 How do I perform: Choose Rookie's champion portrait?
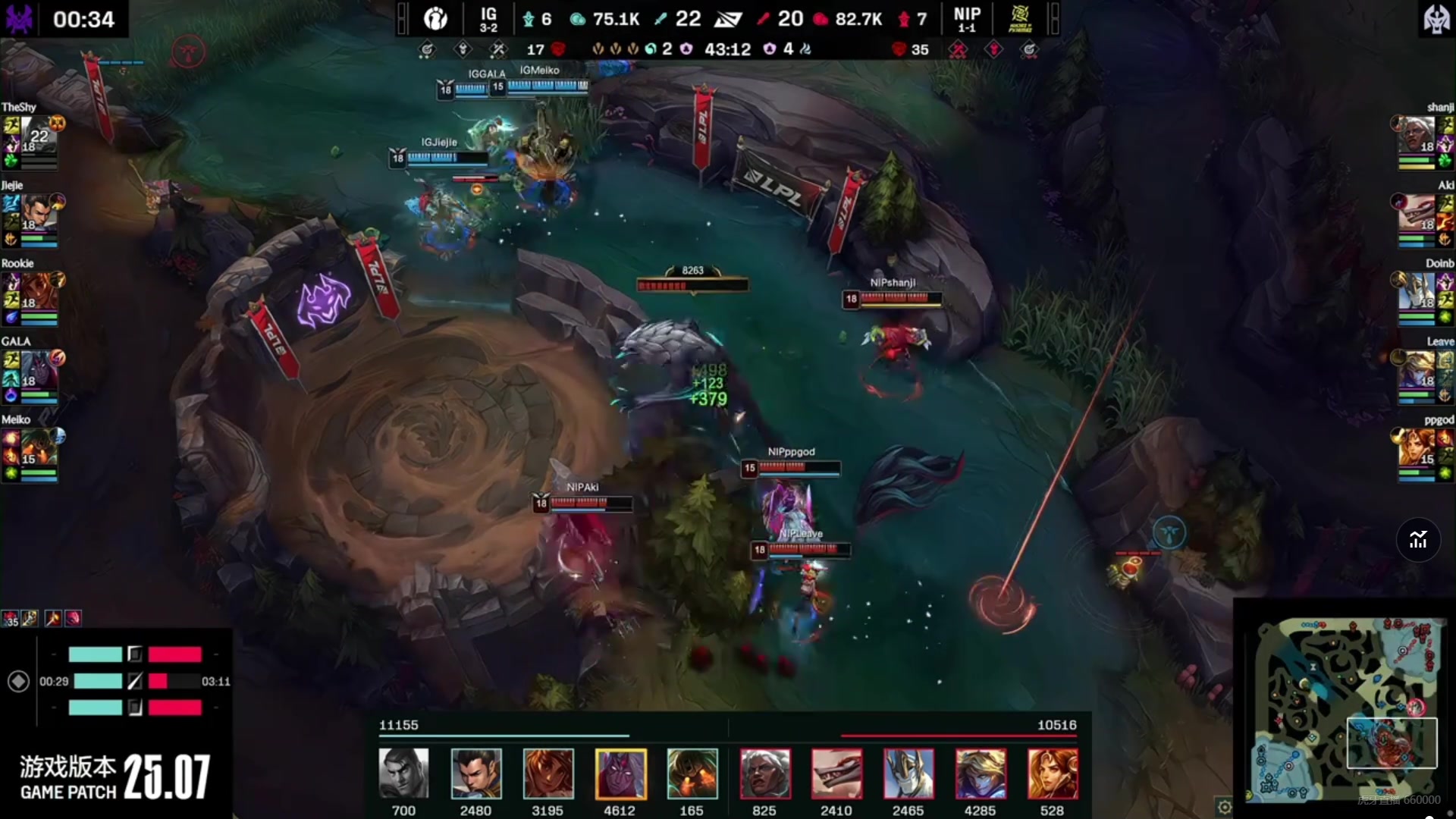tap(39, 292)
